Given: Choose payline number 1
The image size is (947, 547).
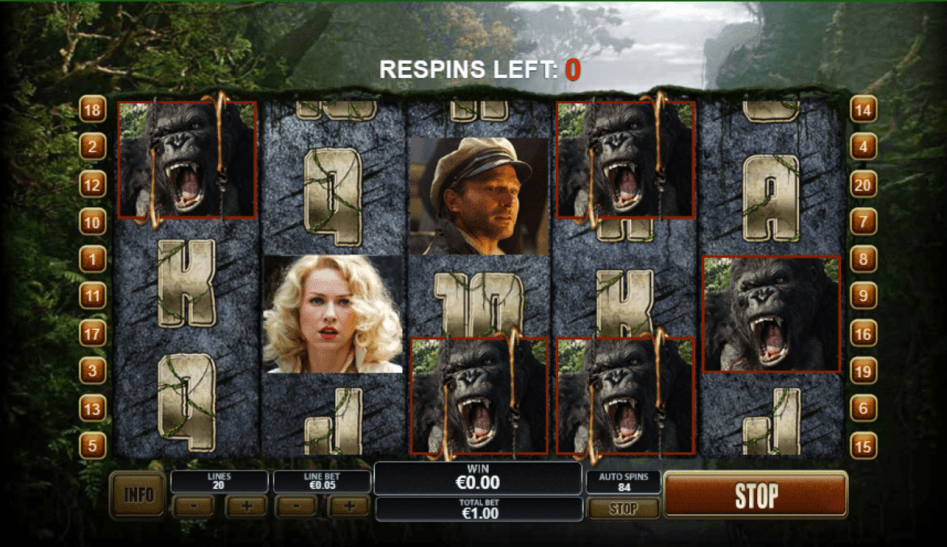Looking at the screenshot, I should click(93, 259).
